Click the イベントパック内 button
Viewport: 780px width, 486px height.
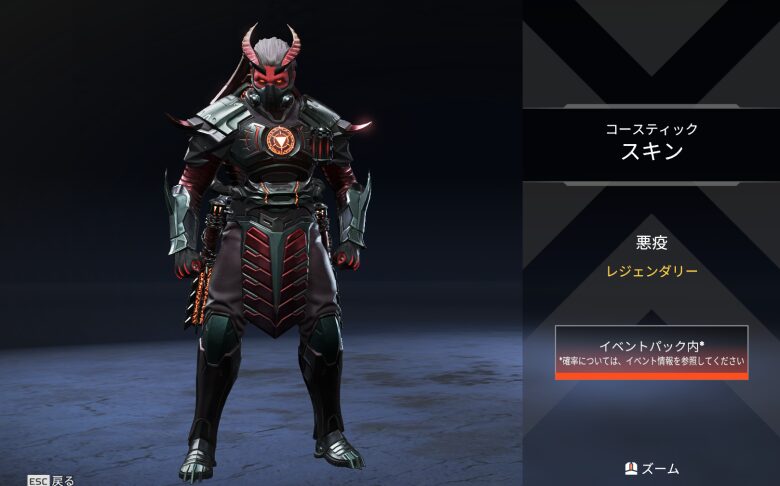click(651, 352)
